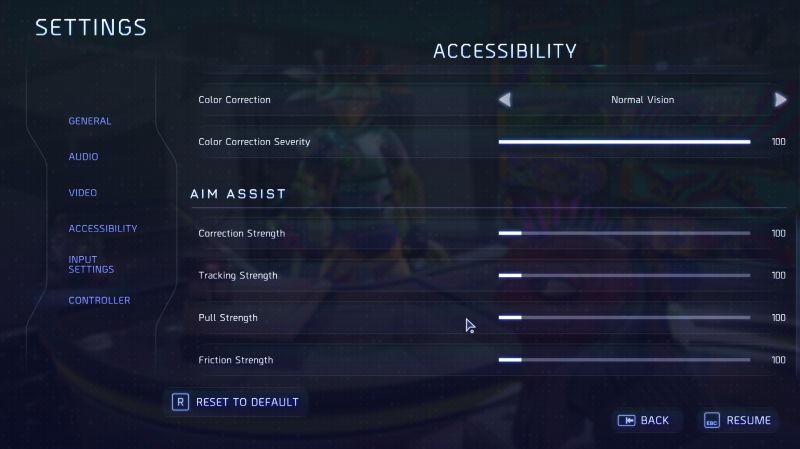Adjust the Color Correction Severity slider
This screenshot has height=449, width=800.
(x=624, y=142)
